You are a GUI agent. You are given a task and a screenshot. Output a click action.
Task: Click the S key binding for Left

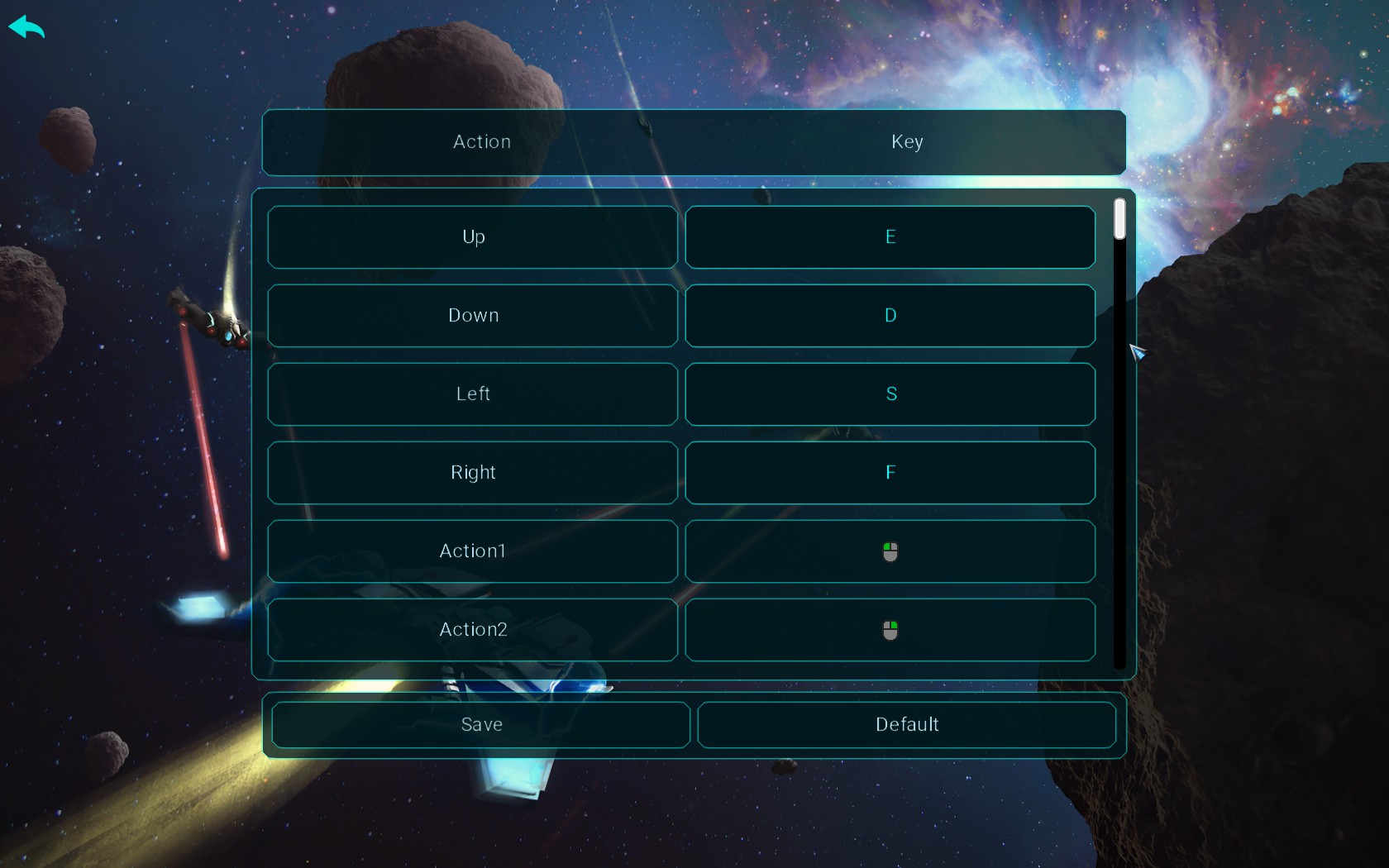coord(890,394)
